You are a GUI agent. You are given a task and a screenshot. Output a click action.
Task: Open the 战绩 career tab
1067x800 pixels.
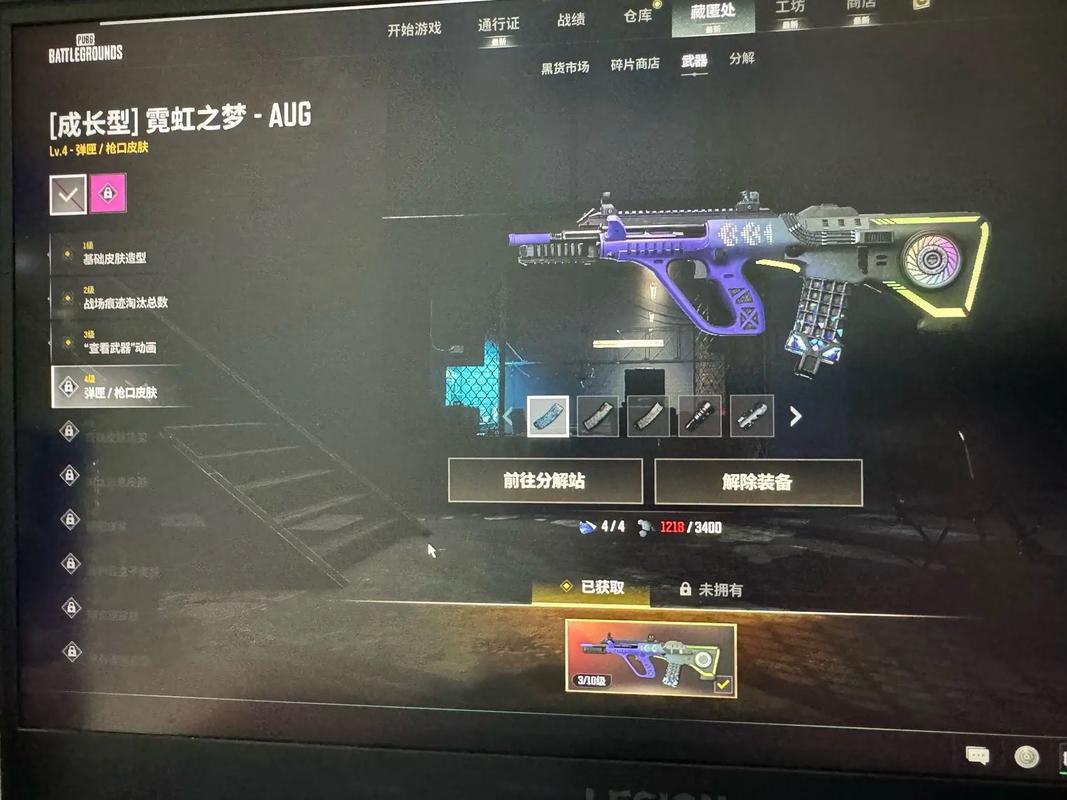571,19
